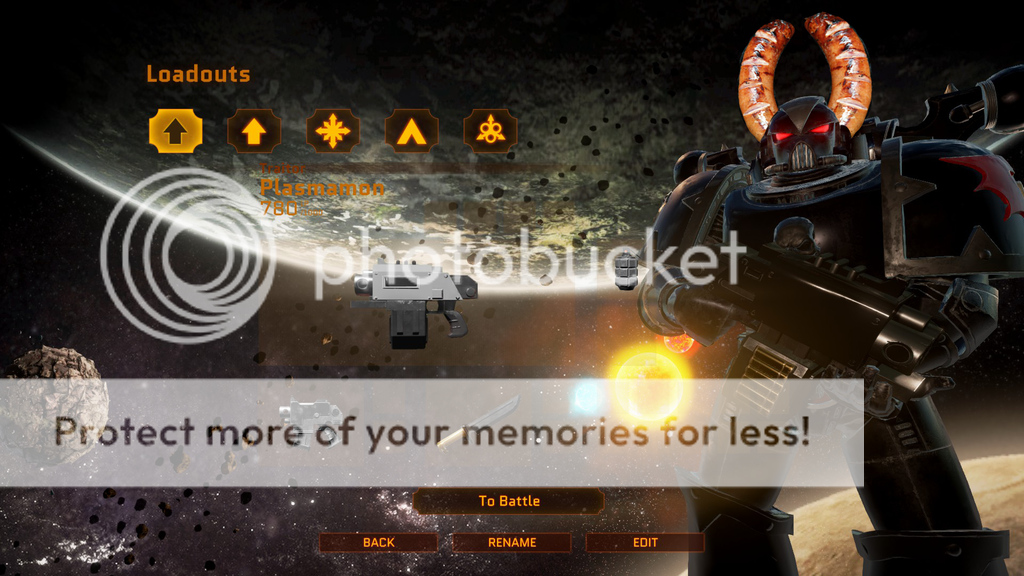Select the trefoil symbol loadout icon
This screenshot has width=1024, height=576.
pyautogui.click(x=490, y=131)
